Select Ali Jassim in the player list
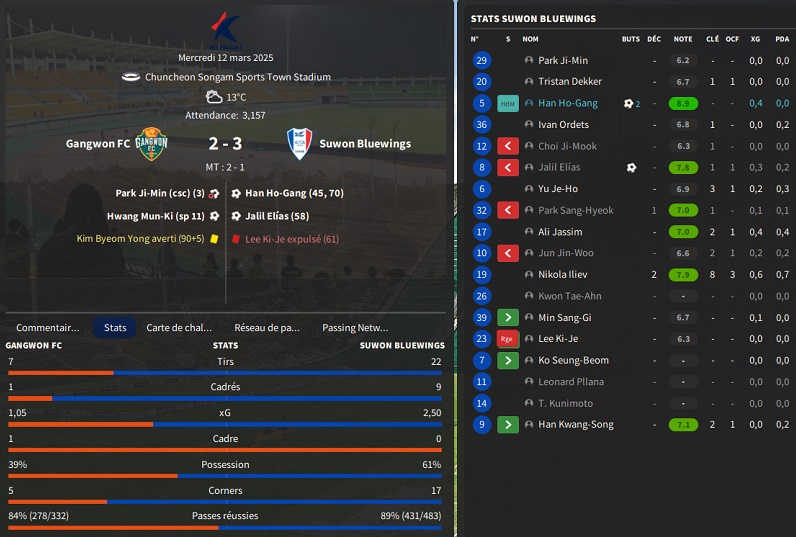 click(559, 232)
